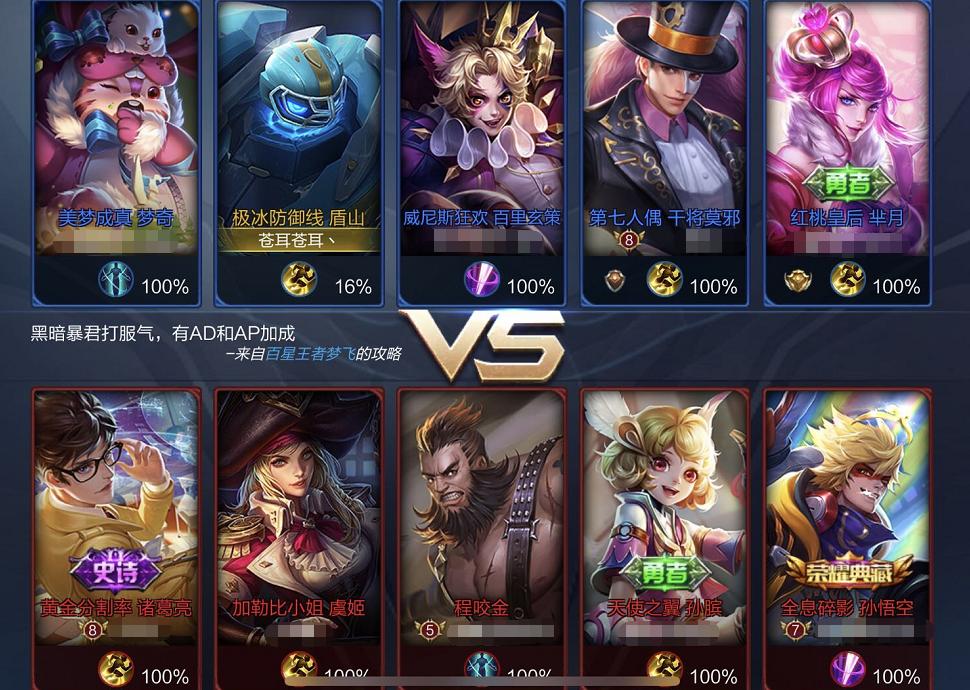Select the 诸葛亮 hero card
Screen dimensions: 970x690
pos(116,510)
